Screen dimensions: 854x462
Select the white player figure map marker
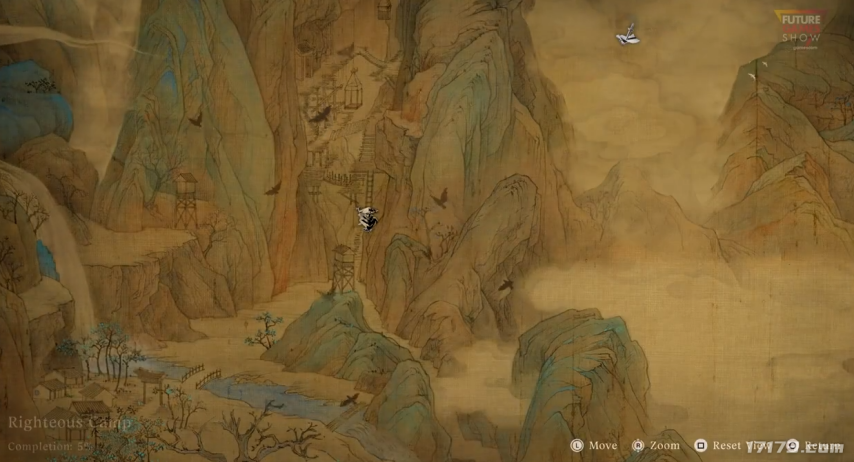(x=366, y=218)
